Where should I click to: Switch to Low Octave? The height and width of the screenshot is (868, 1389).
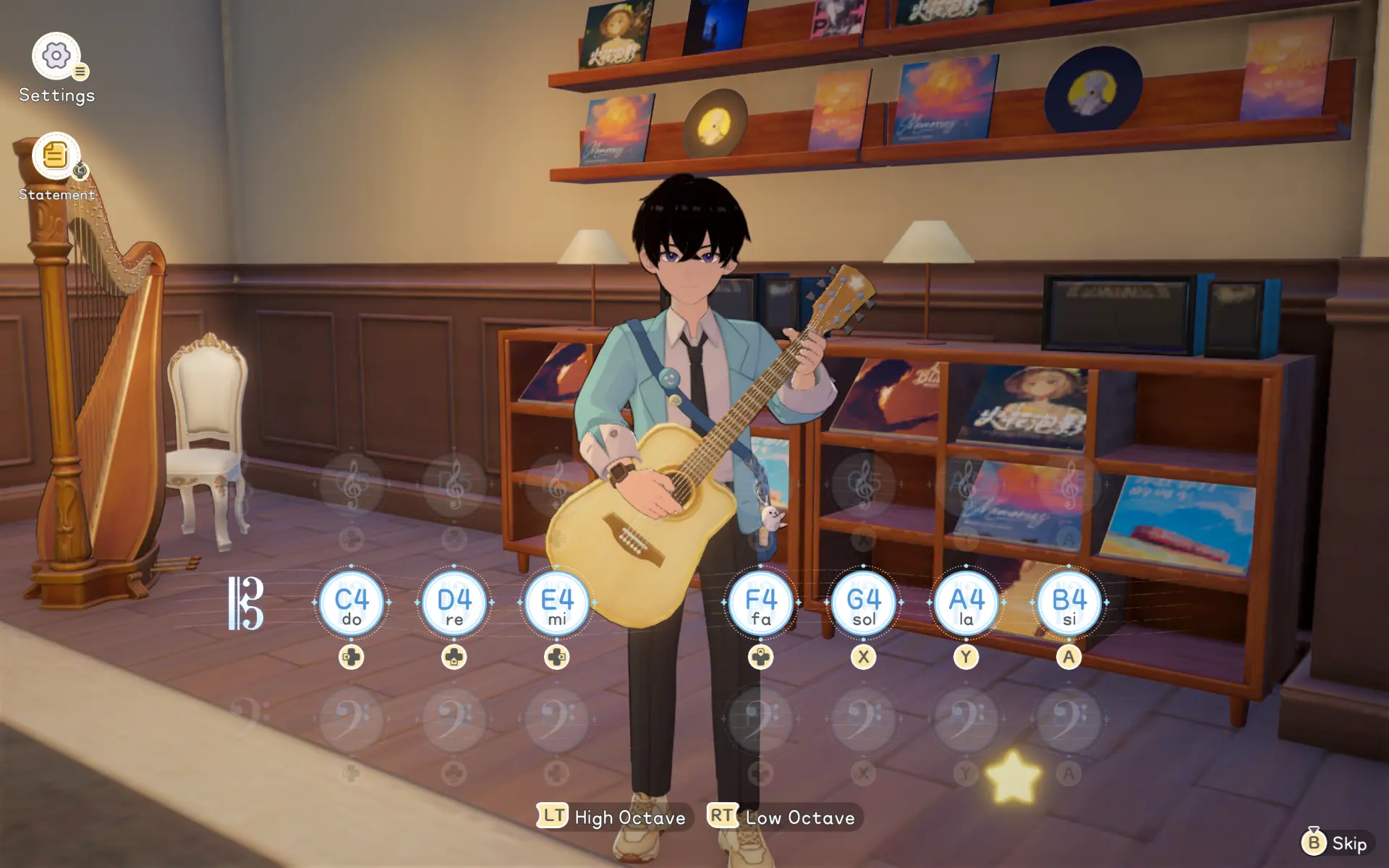tap(783, 817)
